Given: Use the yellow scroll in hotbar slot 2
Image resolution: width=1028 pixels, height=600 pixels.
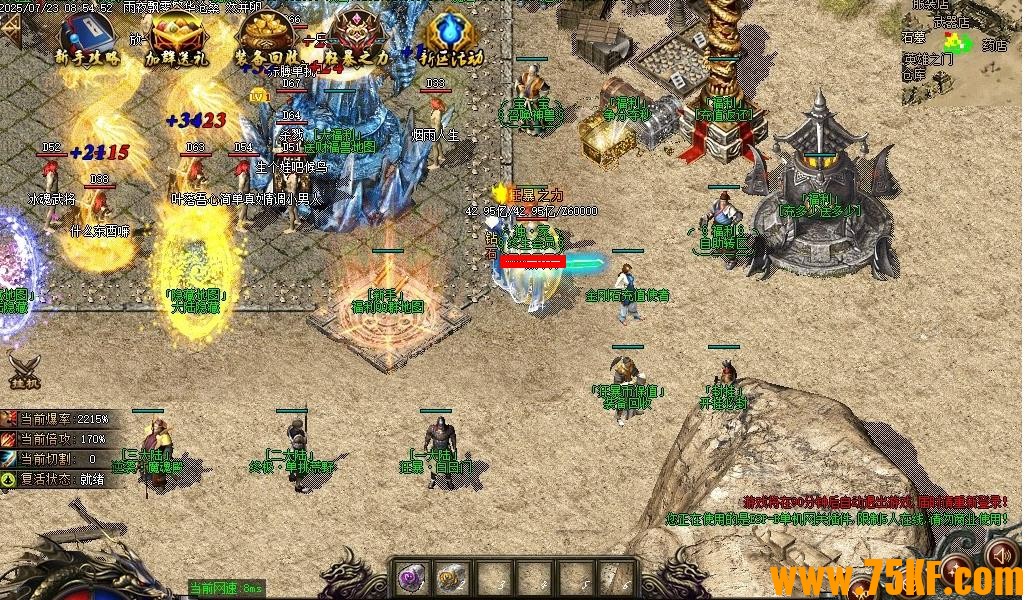Looking at the screenshot, I should (451, 577).
